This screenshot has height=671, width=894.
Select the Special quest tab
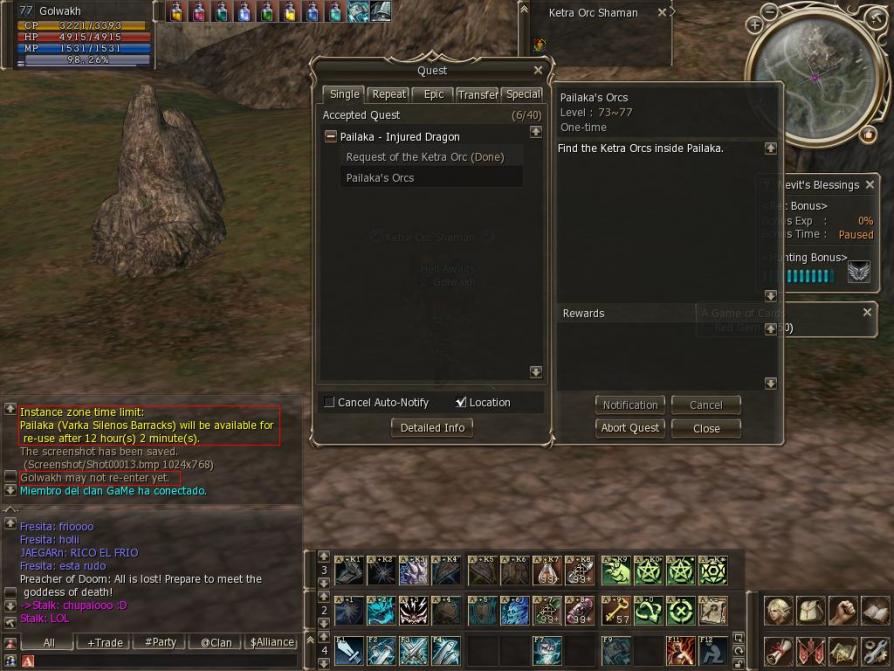[522, 94]
